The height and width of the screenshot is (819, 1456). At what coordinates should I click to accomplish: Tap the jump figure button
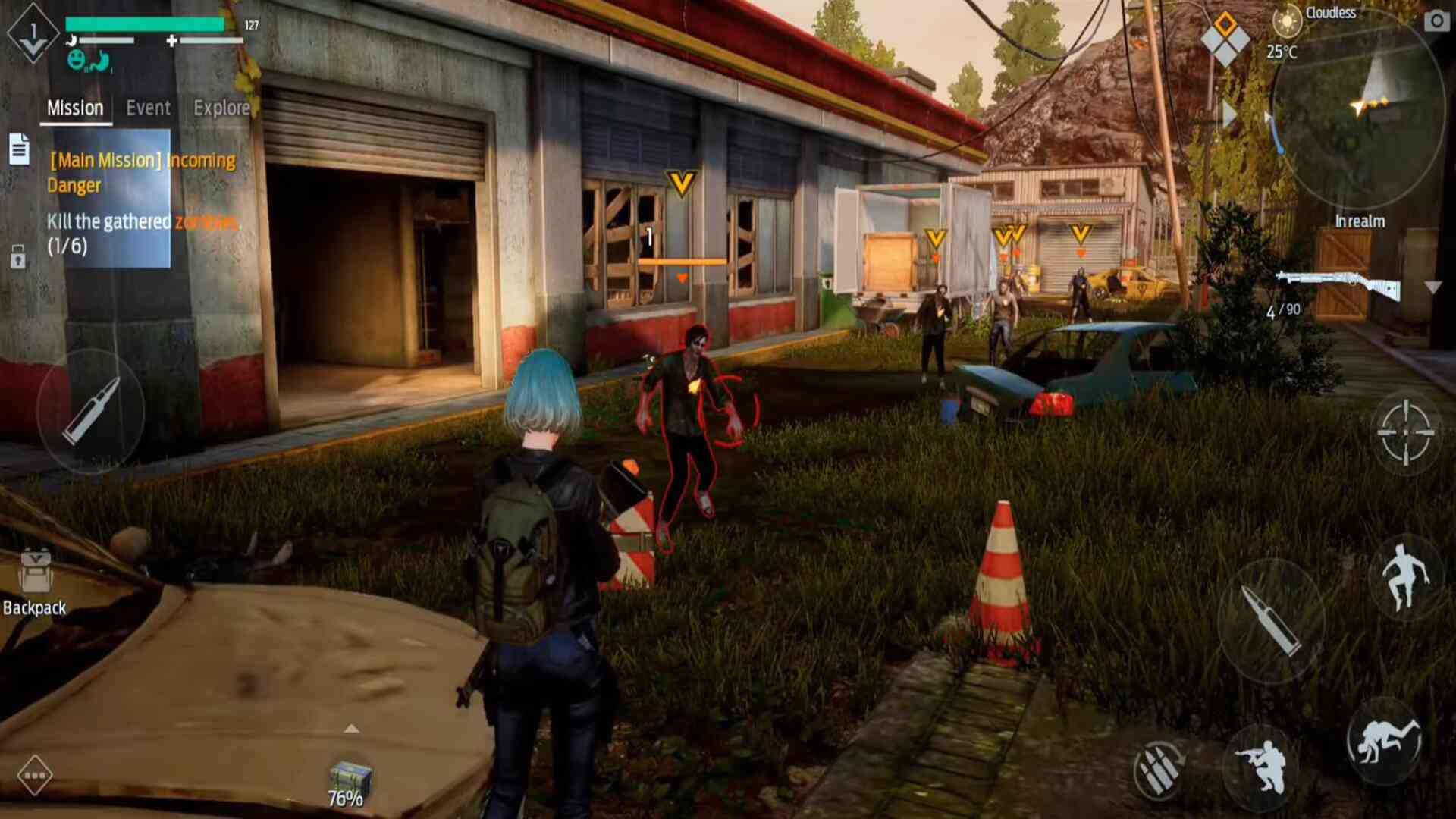point(1404,576)
